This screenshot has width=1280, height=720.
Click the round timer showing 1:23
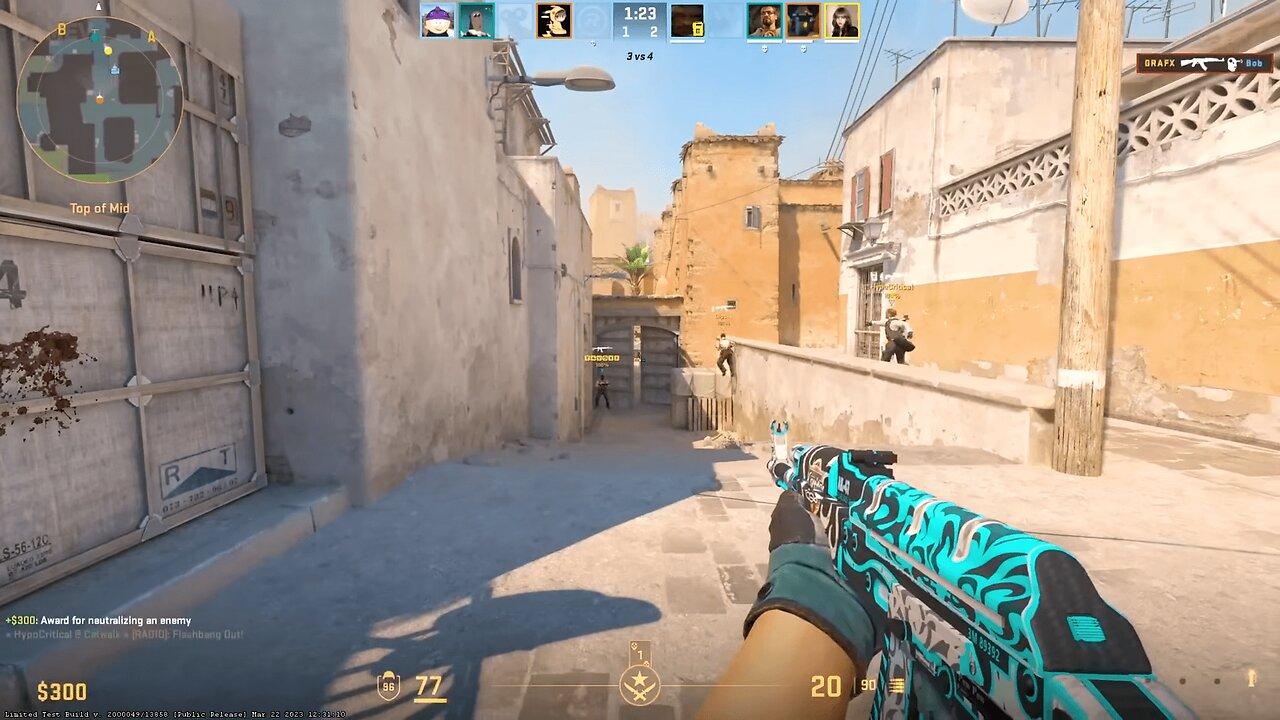tap(640, 14)
